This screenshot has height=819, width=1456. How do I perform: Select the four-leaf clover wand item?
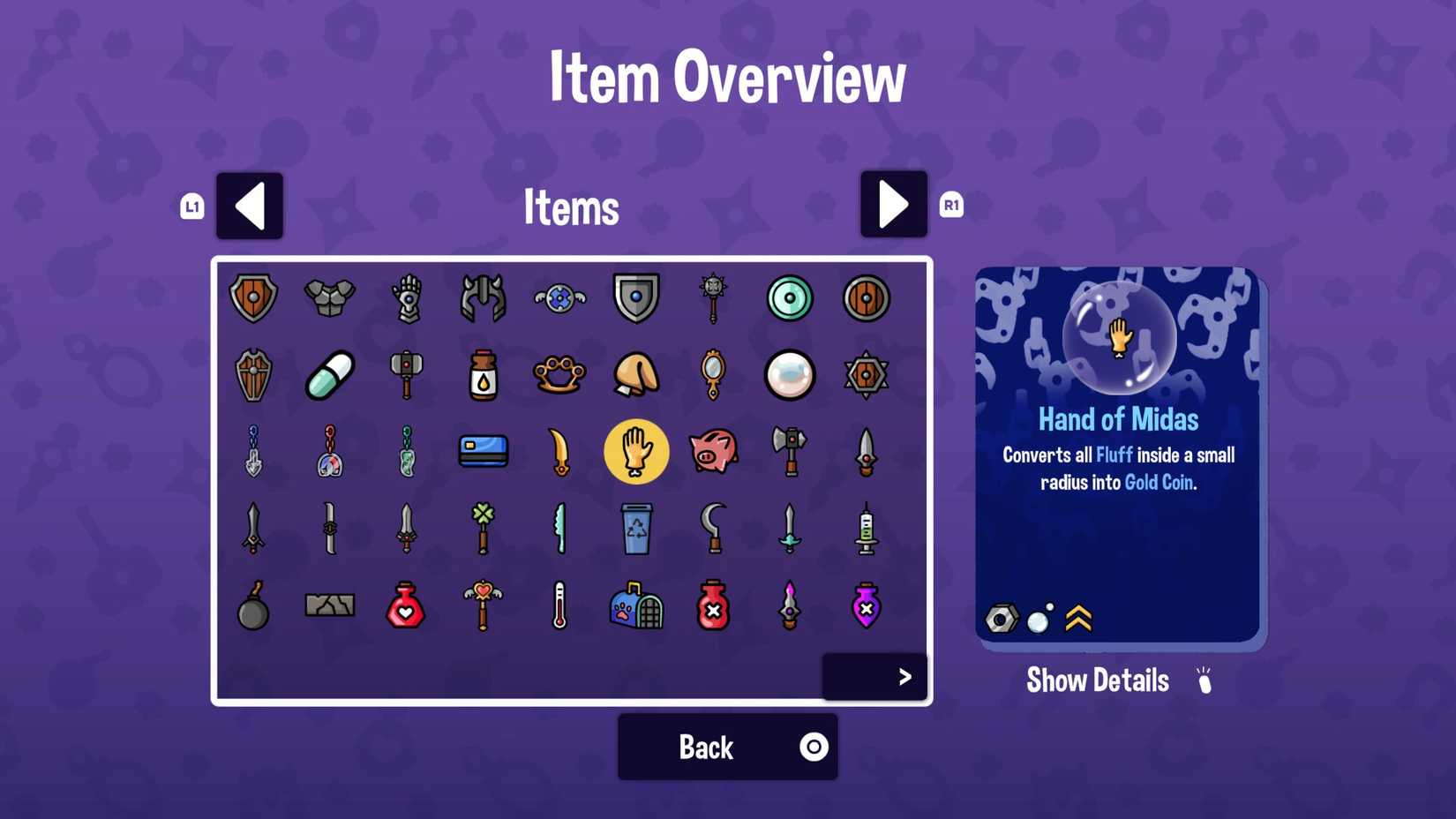pyautogui.click(x=484, y=529)
